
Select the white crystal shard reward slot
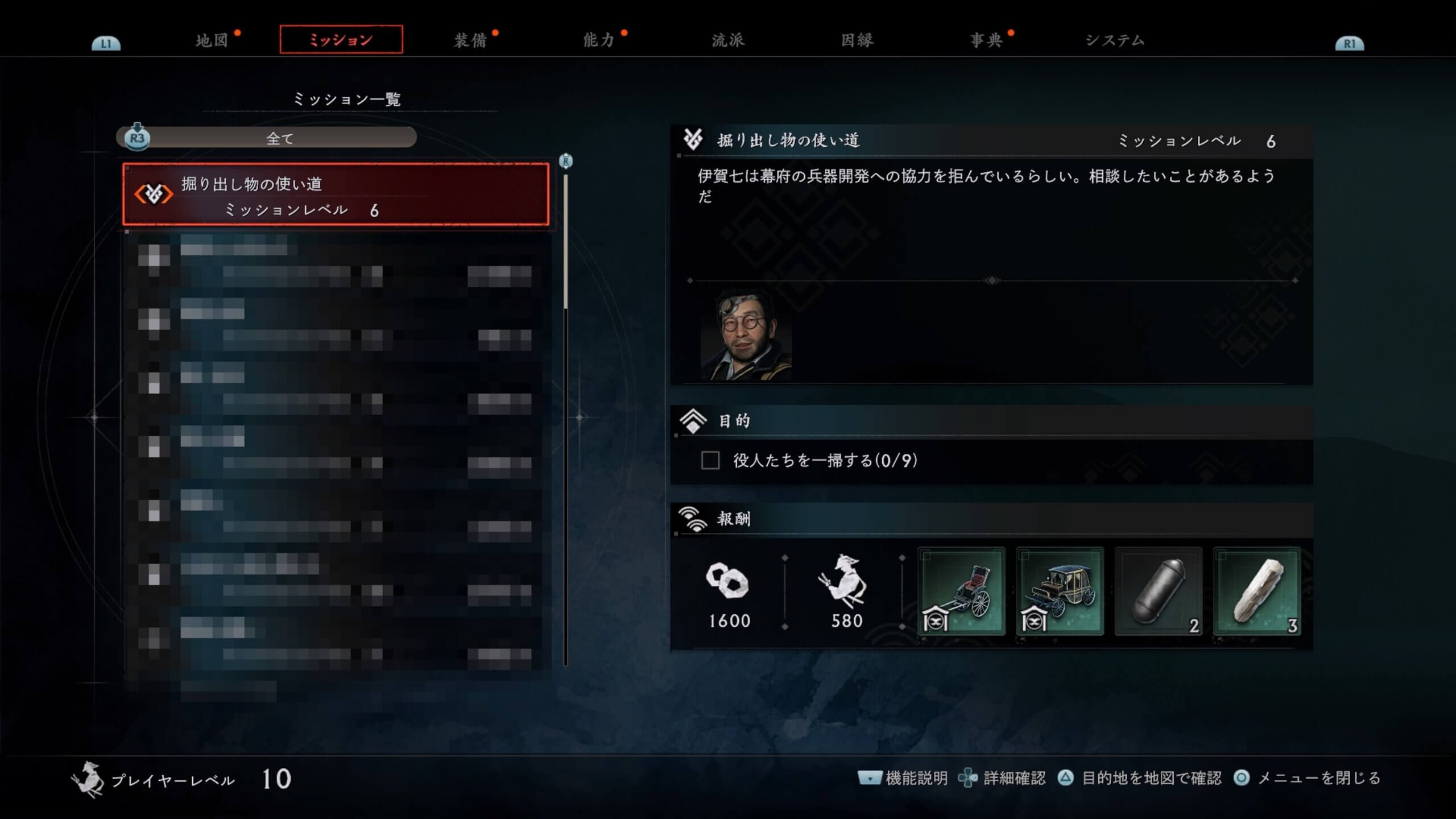(1257, 591)
